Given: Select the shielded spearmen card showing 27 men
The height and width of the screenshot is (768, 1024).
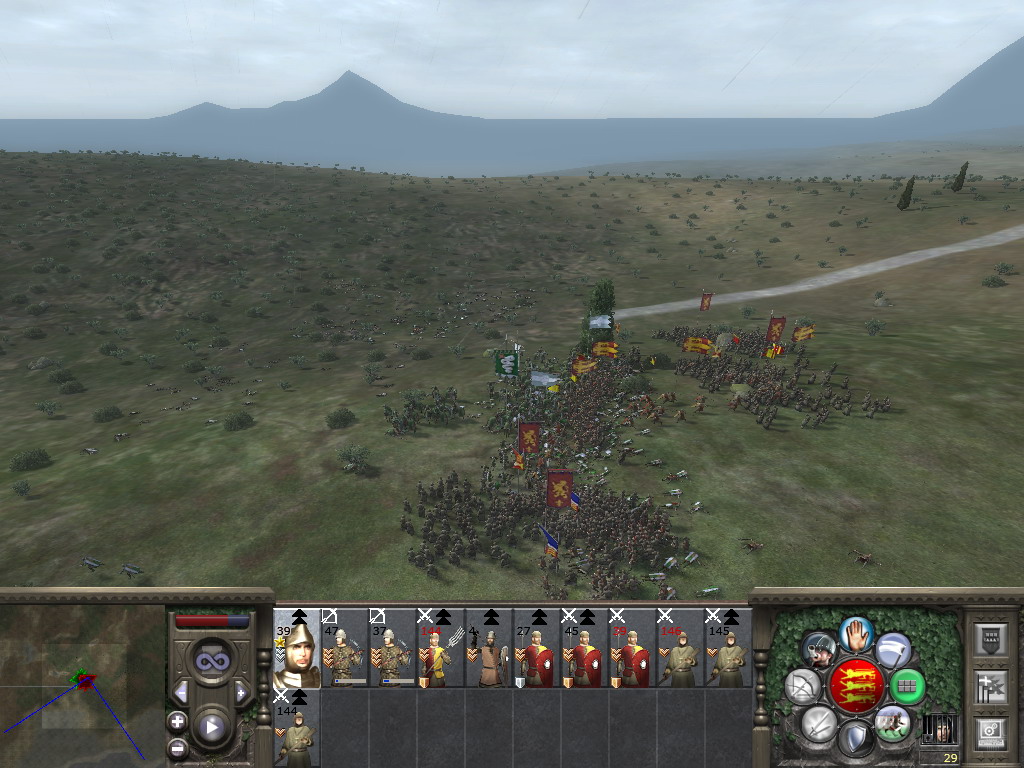Looking at the screenshot, I should click(x=537, y=648).
